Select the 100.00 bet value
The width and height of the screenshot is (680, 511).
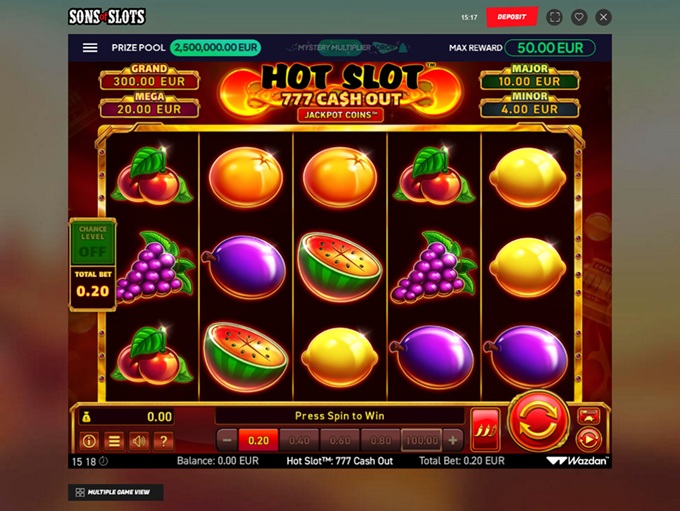tap(421, 440)
